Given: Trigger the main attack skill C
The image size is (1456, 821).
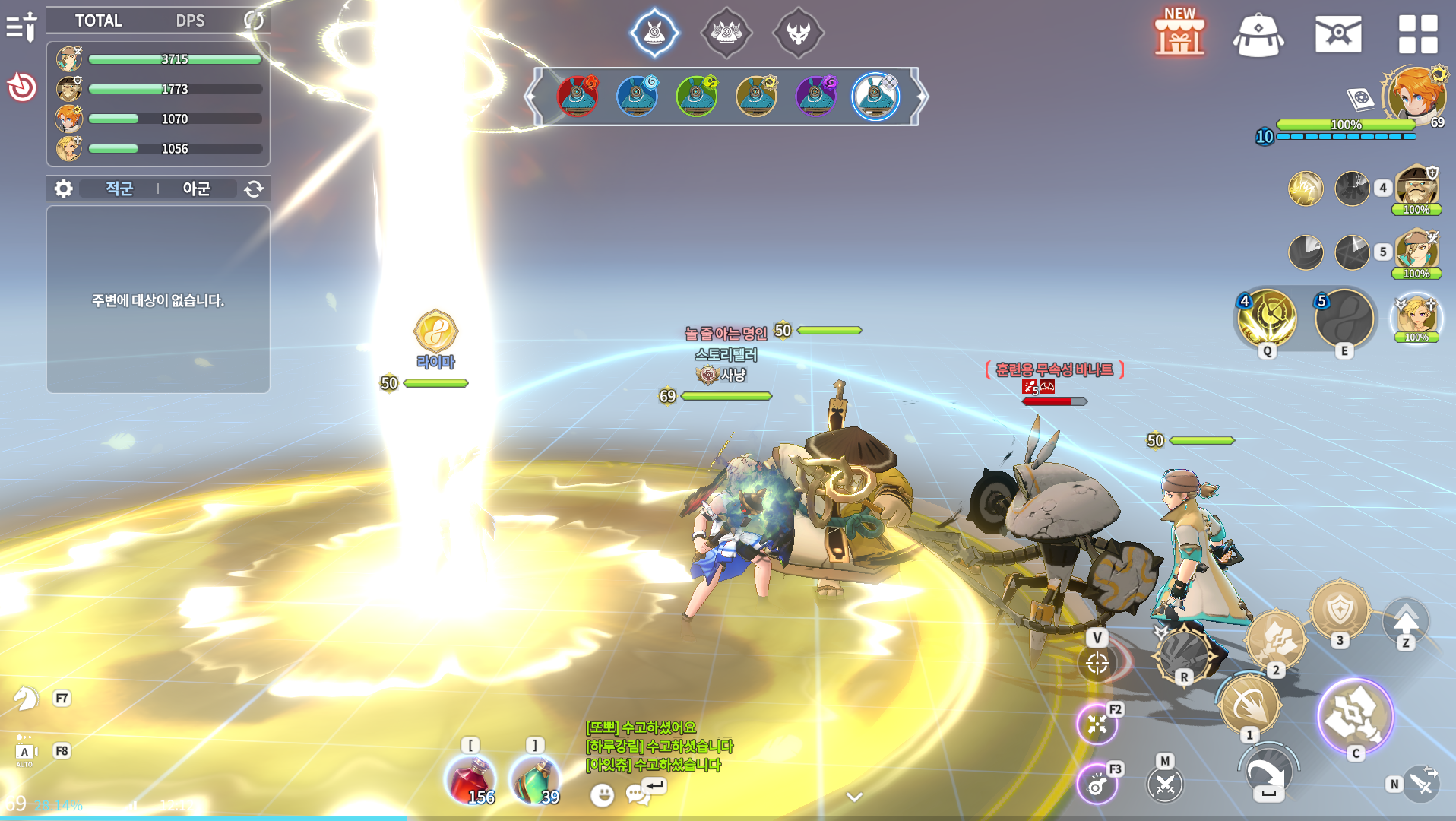Looking at the screenshot, I should [x=1355, y=715].
